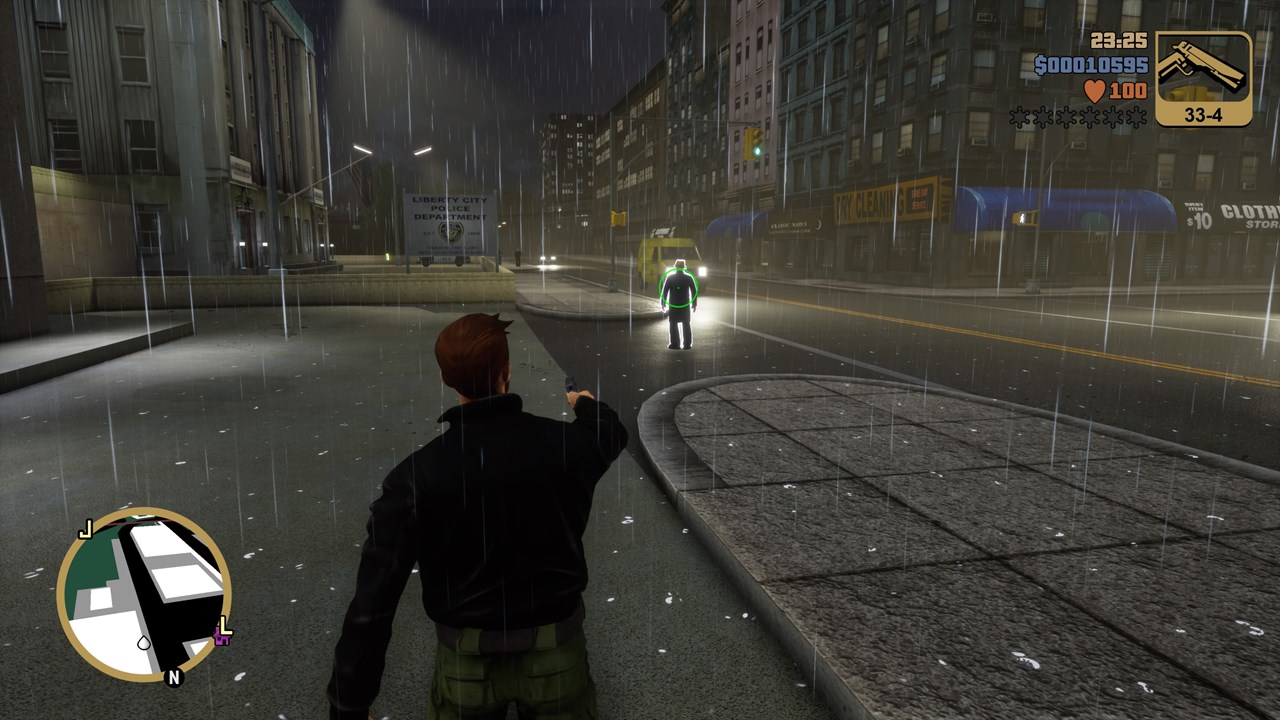Open the circular minimap
1280x720 pixels.
143,594
